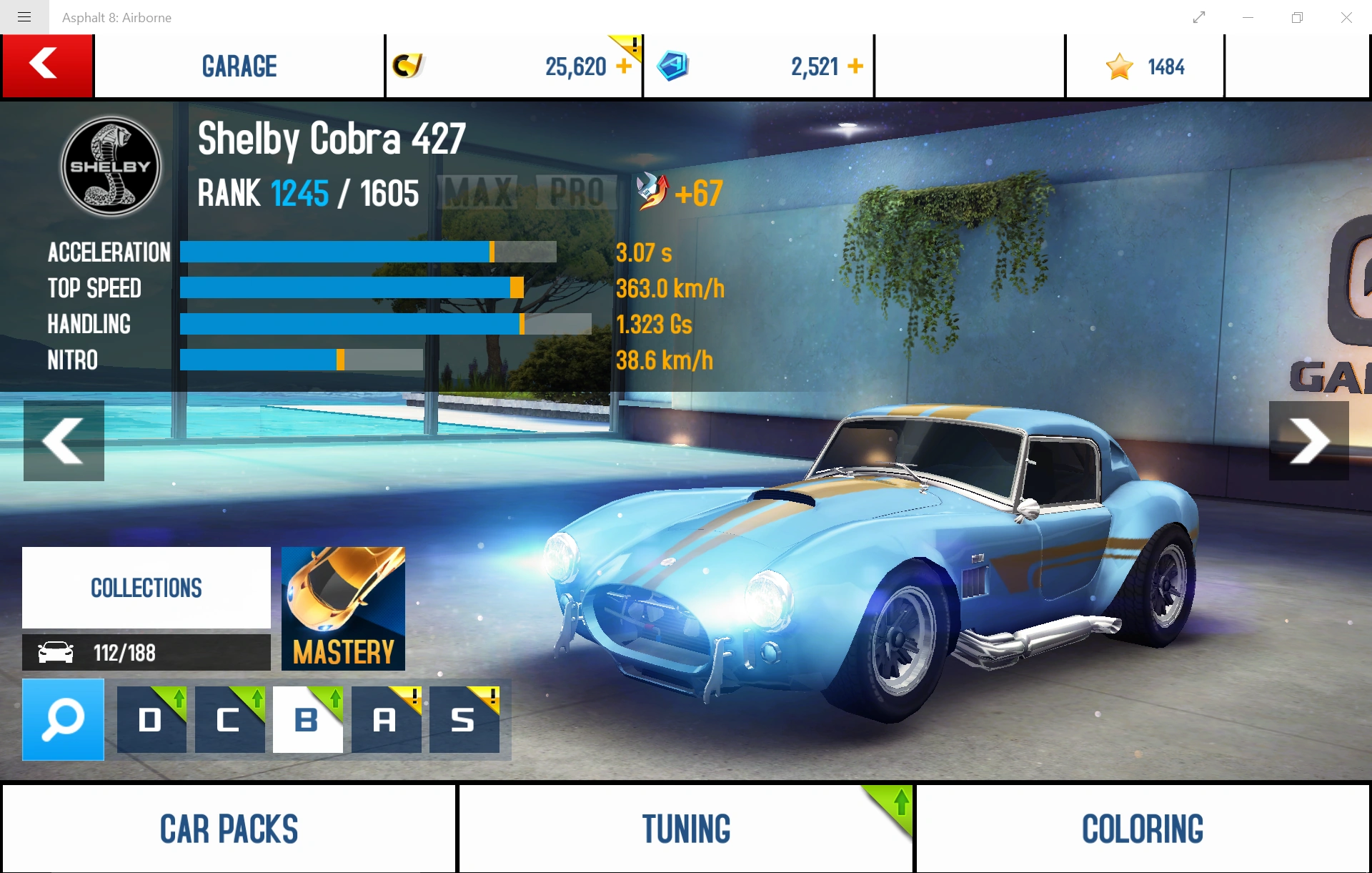Select the Class D filter
Viewport: 1372px width, 873px height.
point(151,720)
